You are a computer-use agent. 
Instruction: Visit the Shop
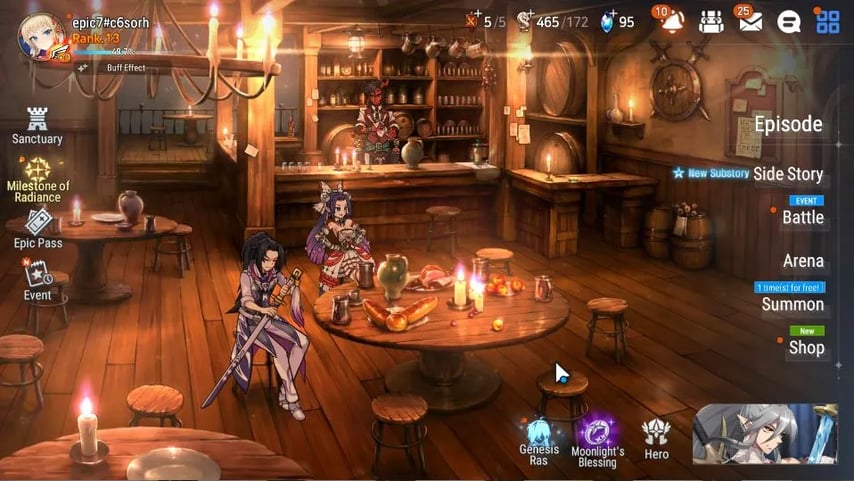[806, 347]
